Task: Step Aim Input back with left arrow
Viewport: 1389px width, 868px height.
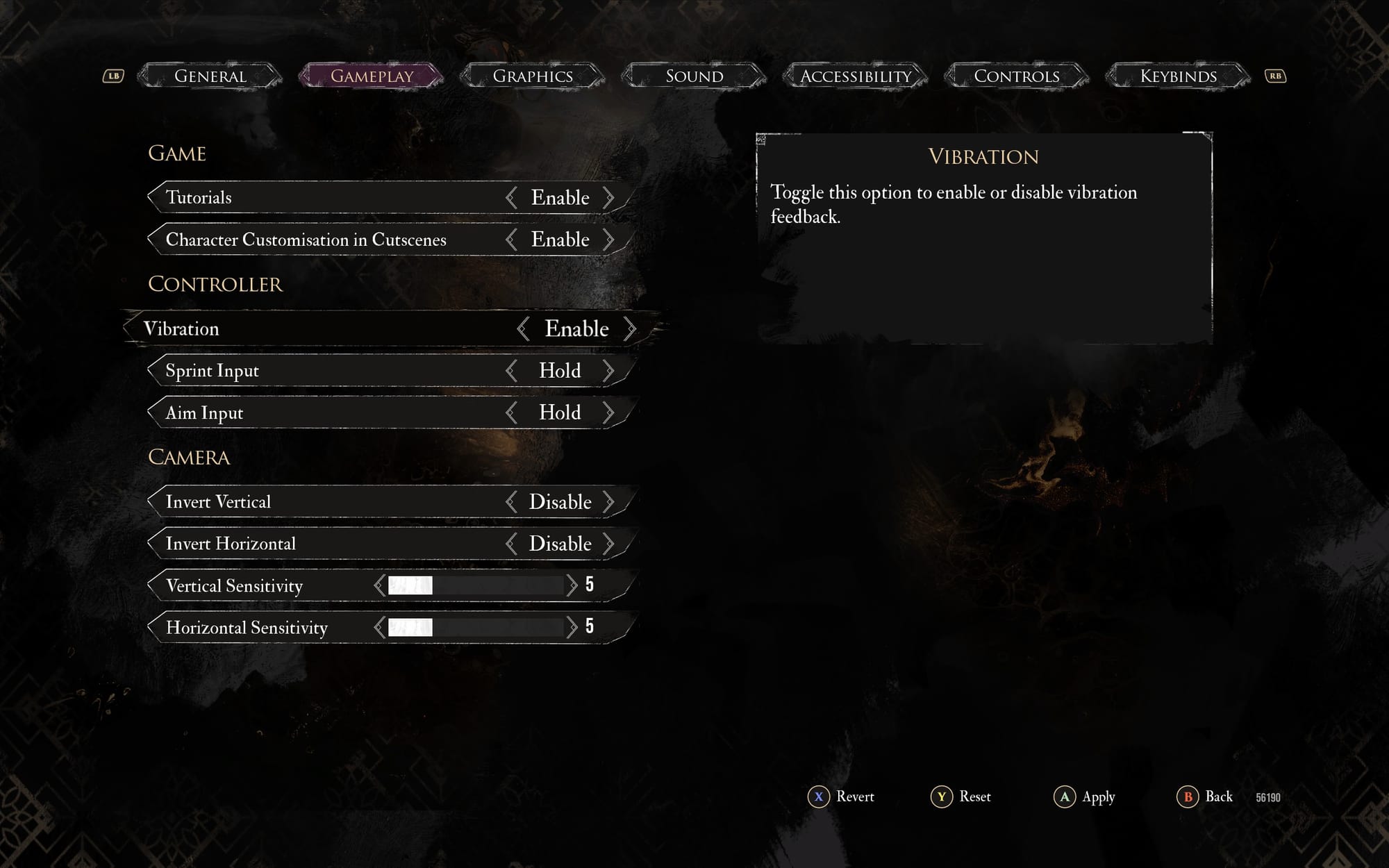Action: (x=513, y=412)
